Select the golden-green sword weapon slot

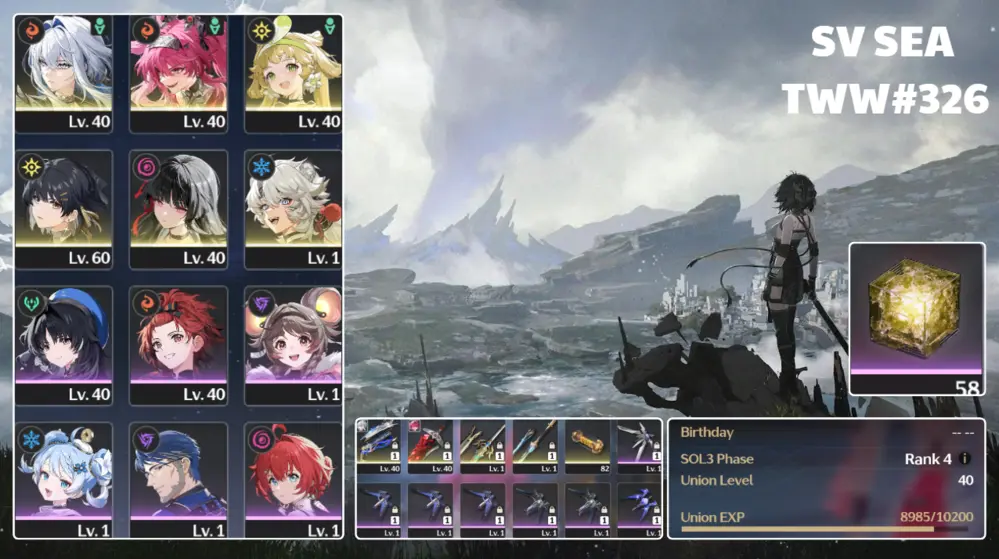coord(483,446)
